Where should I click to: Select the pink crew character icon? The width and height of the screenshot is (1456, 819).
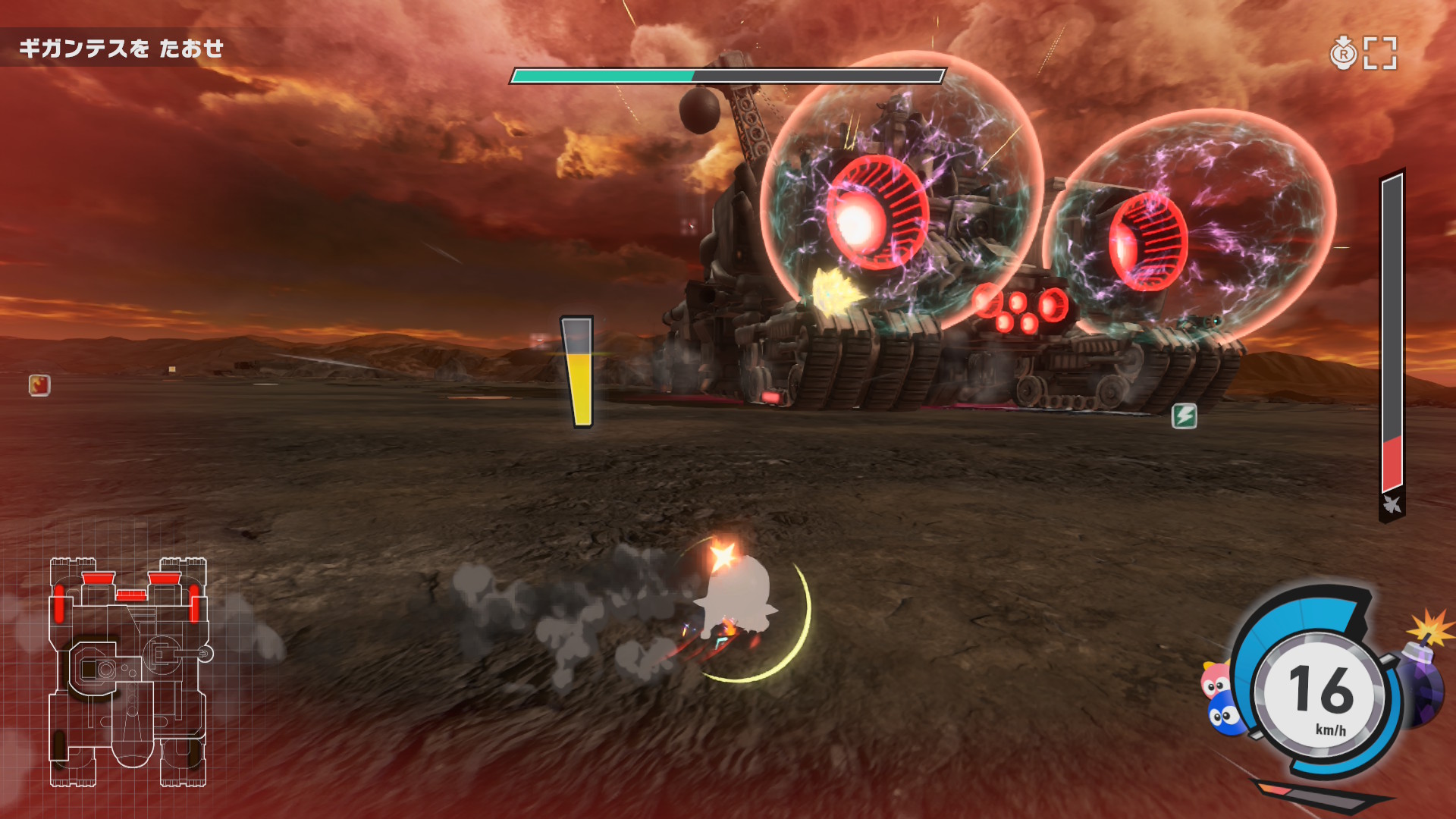(1215, 680)
